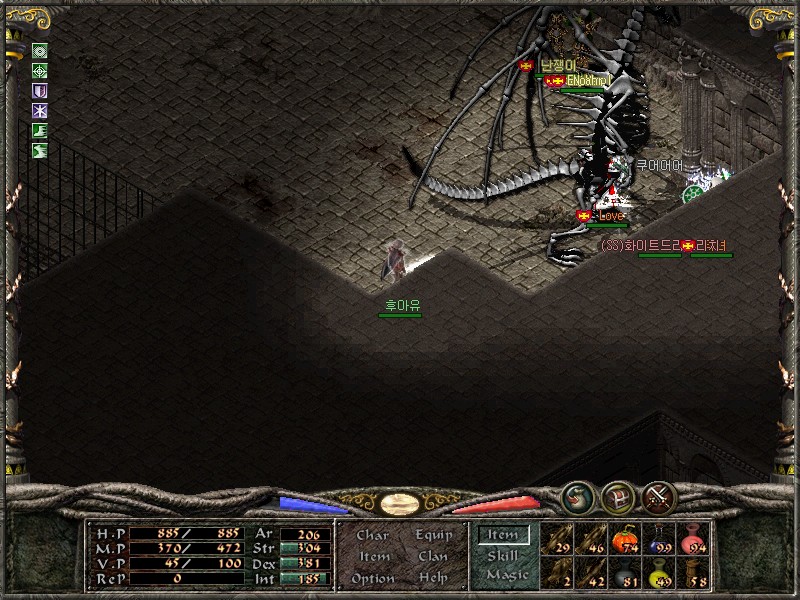Select the green crosshair buff icon
800x600 pixels.
(40, 70)
